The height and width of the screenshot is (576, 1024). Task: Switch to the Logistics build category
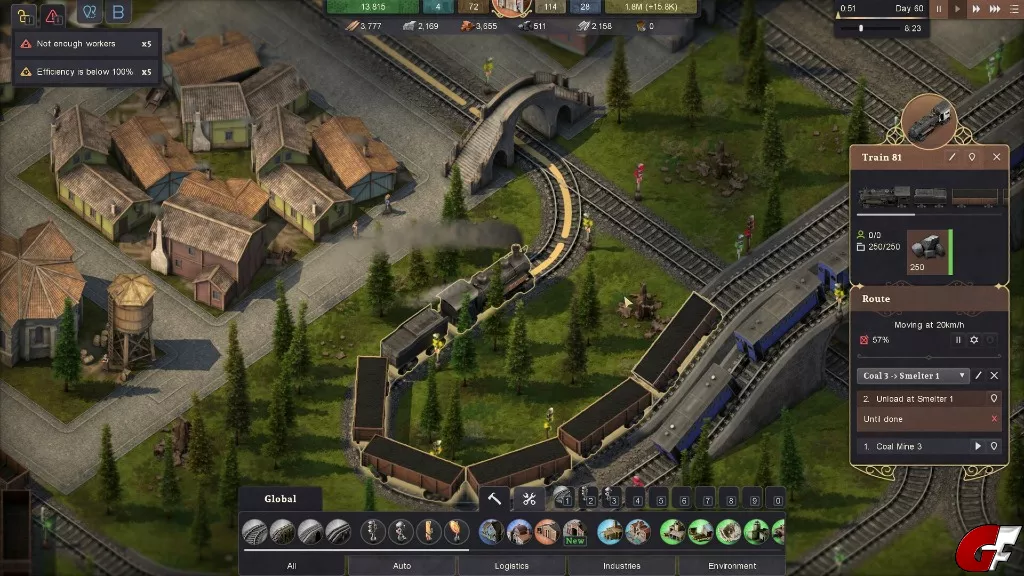click(512, 566)
